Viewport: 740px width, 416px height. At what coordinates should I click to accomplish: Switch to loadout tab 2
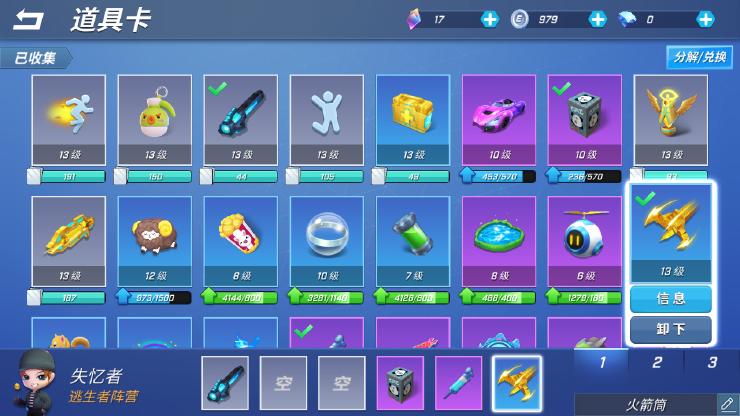point(657,362)
